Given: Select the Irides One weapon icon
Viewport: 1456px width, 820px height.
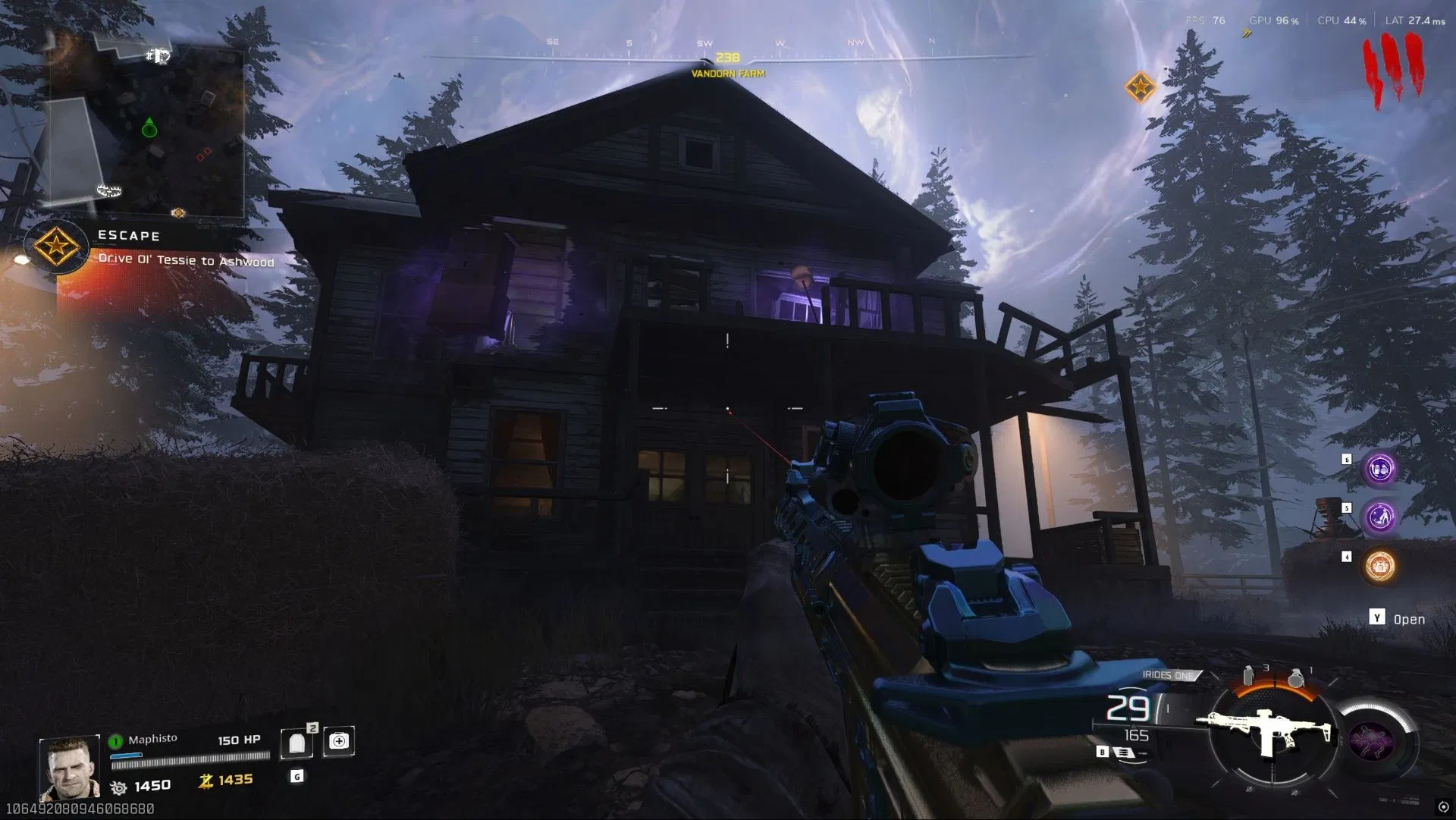Looking at the screenshot, I should click(1264, 730).
